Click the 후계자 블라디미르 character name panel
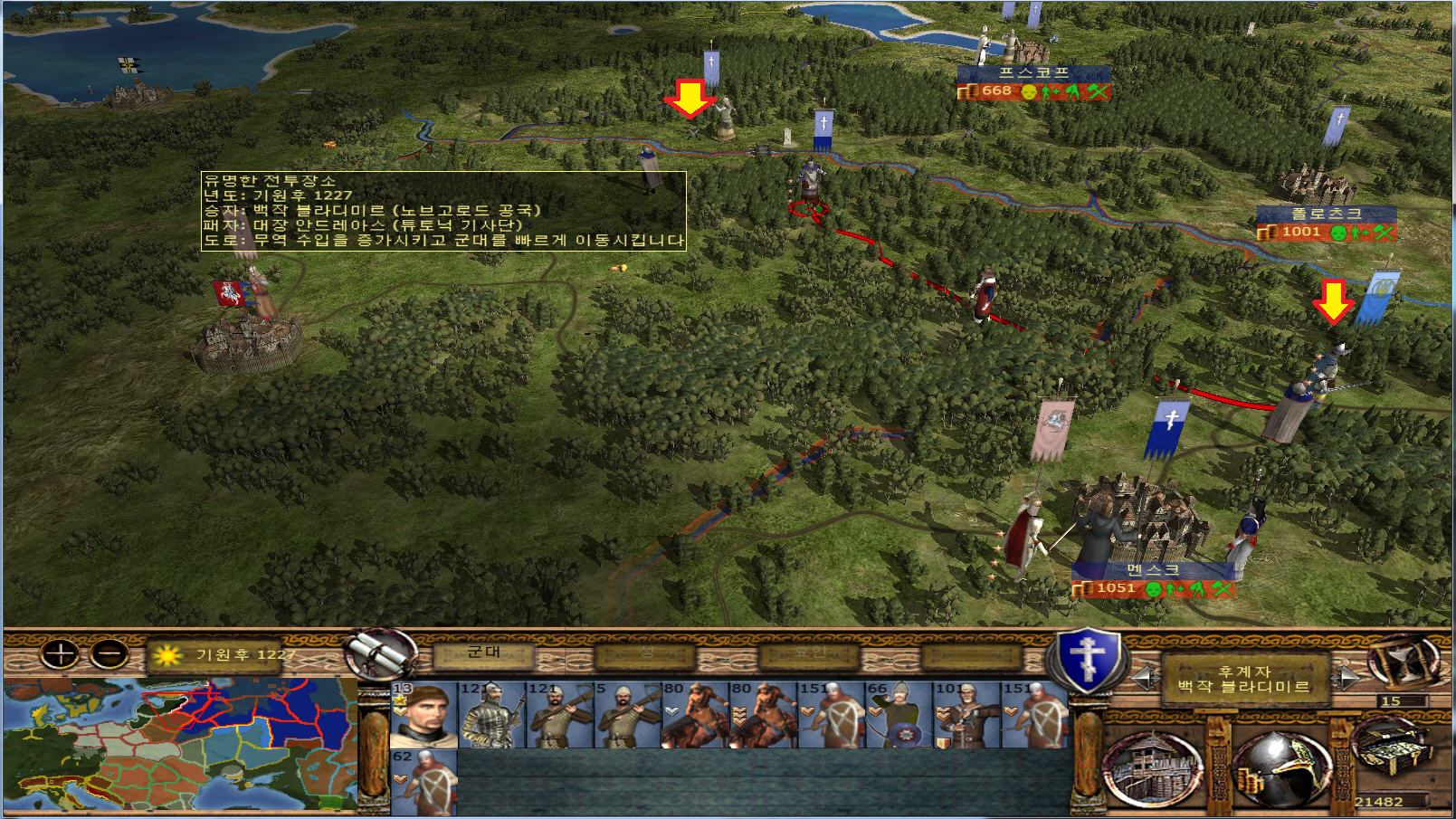This screenshot has height=819, width=1456. [1245, 679]
